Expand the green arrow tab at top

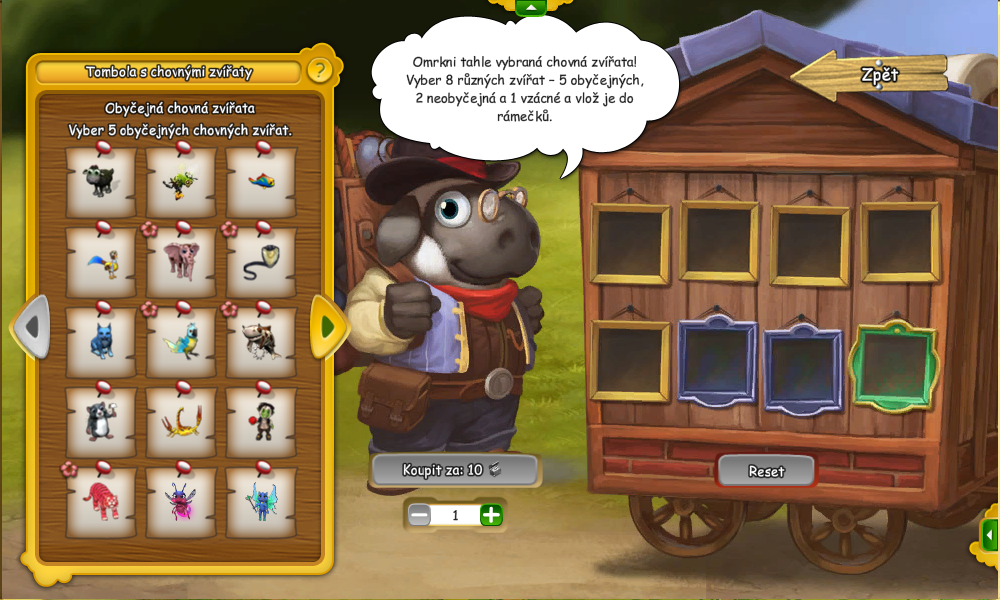point(530,8)
